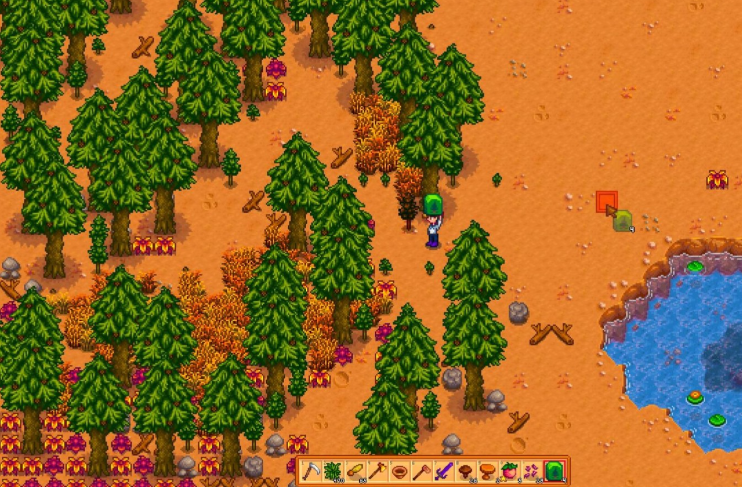This screenshot has width=742, height=487.
Task: Choose the purple seeds slot
Action: [531, 470]
